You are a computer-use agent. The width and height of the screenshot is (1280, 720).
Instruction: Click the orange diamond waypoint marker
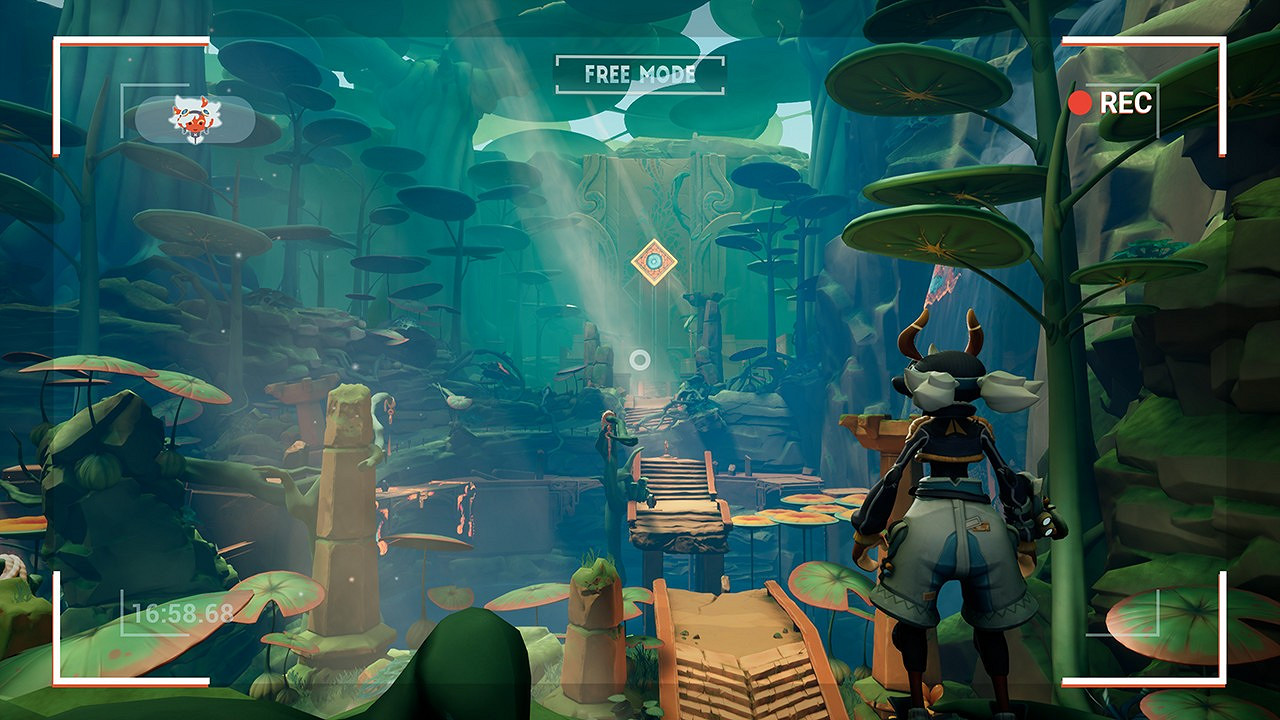click(x=654, y=262)
